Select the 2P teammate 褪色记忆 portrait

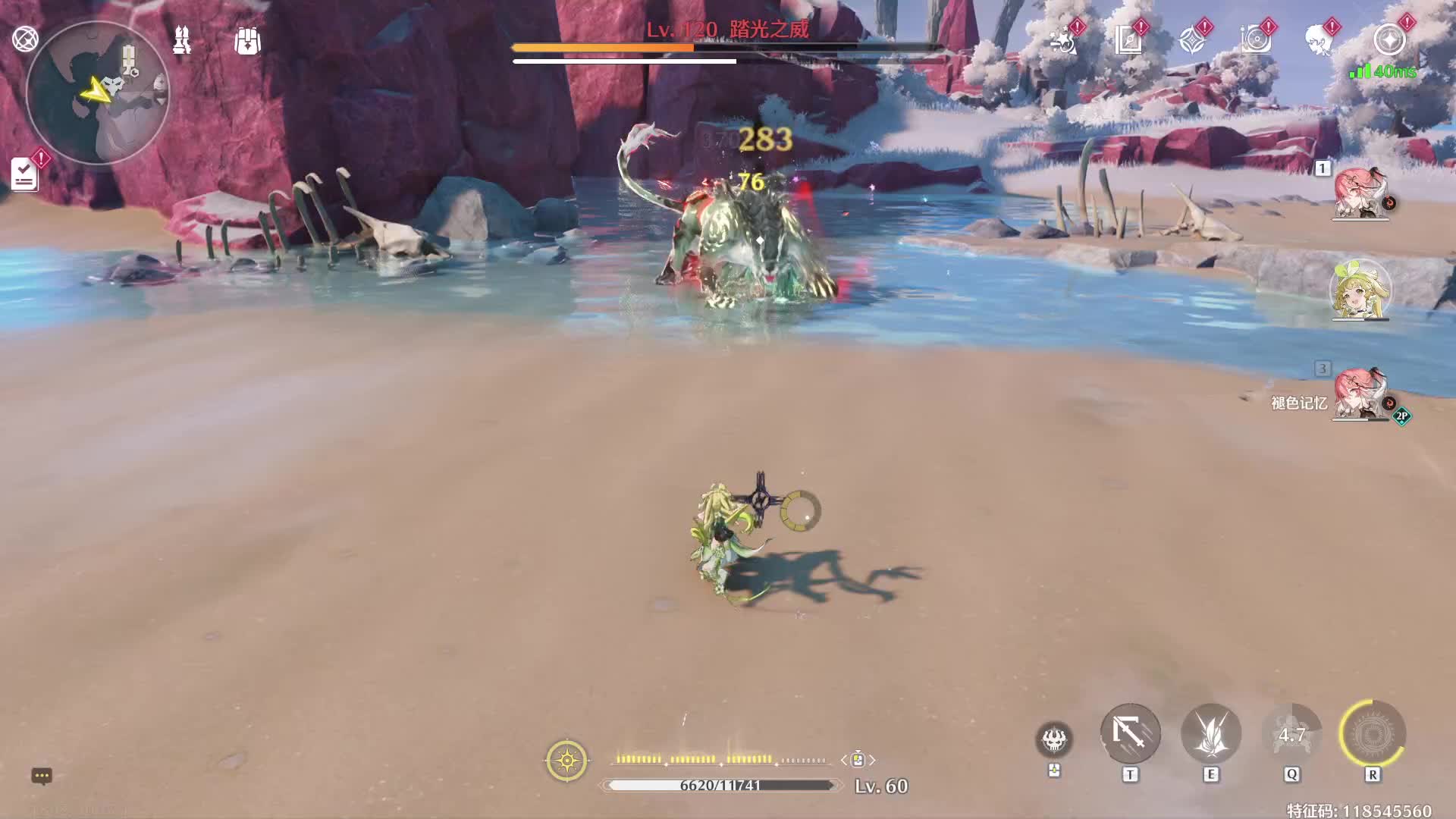pos(1360,394)
